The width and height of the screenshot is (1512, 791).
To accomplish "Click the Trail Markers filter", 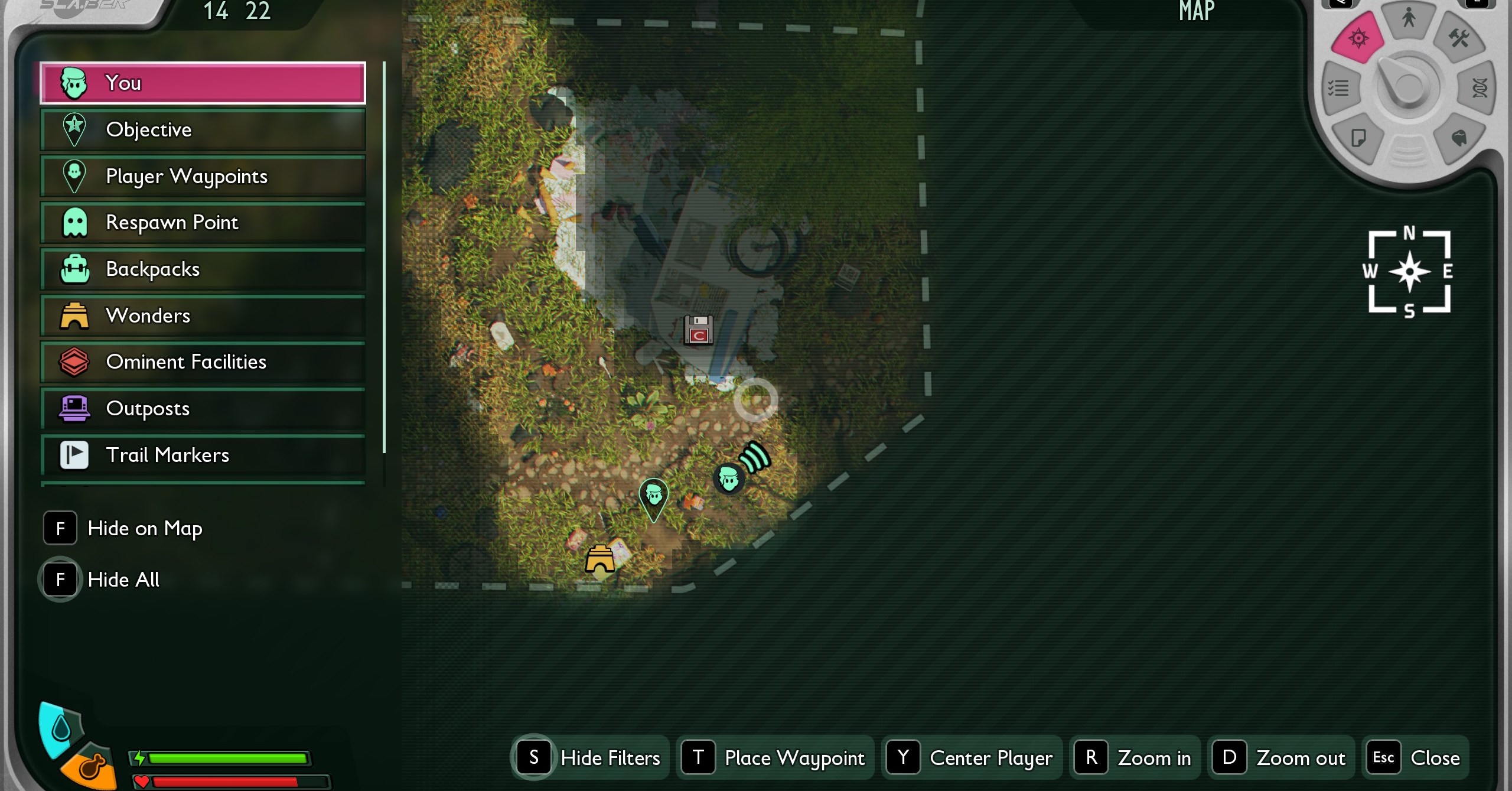I will (x=203, y=455).
